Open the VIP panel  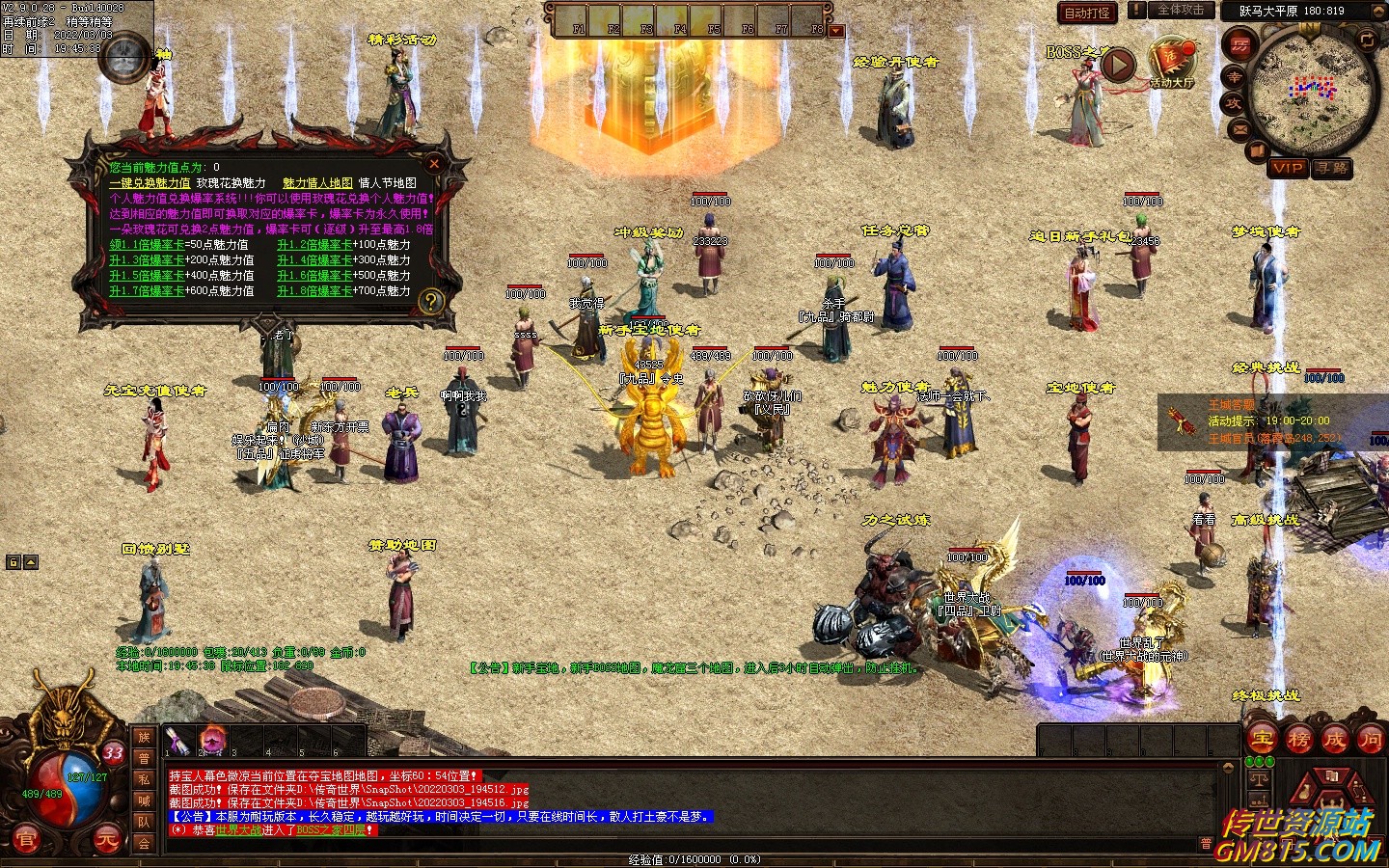[1288, 168]
